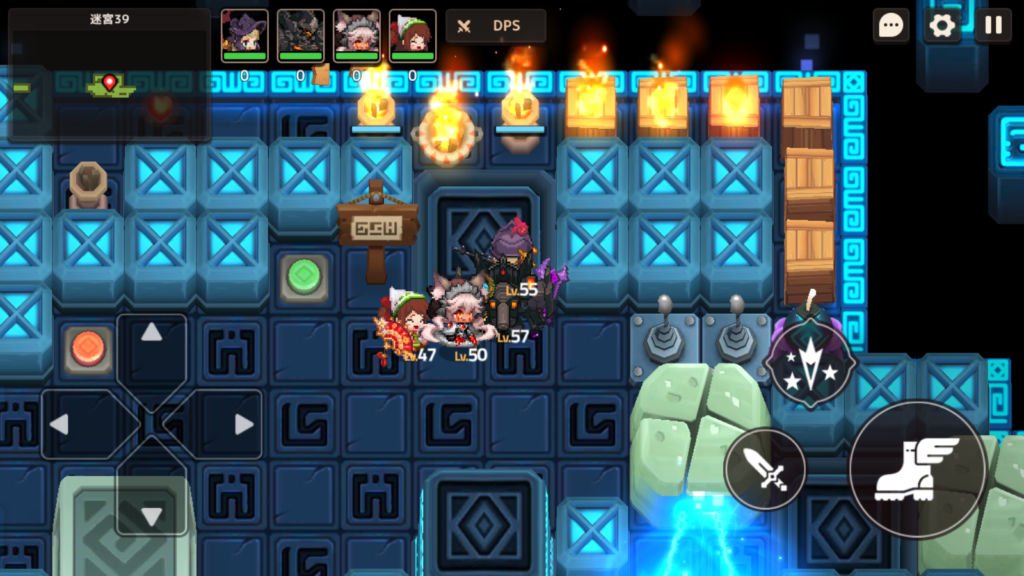The height and width of the screenshot is (576, 1024).
Task: Open the DPS meter
Action: click(496, 27)
